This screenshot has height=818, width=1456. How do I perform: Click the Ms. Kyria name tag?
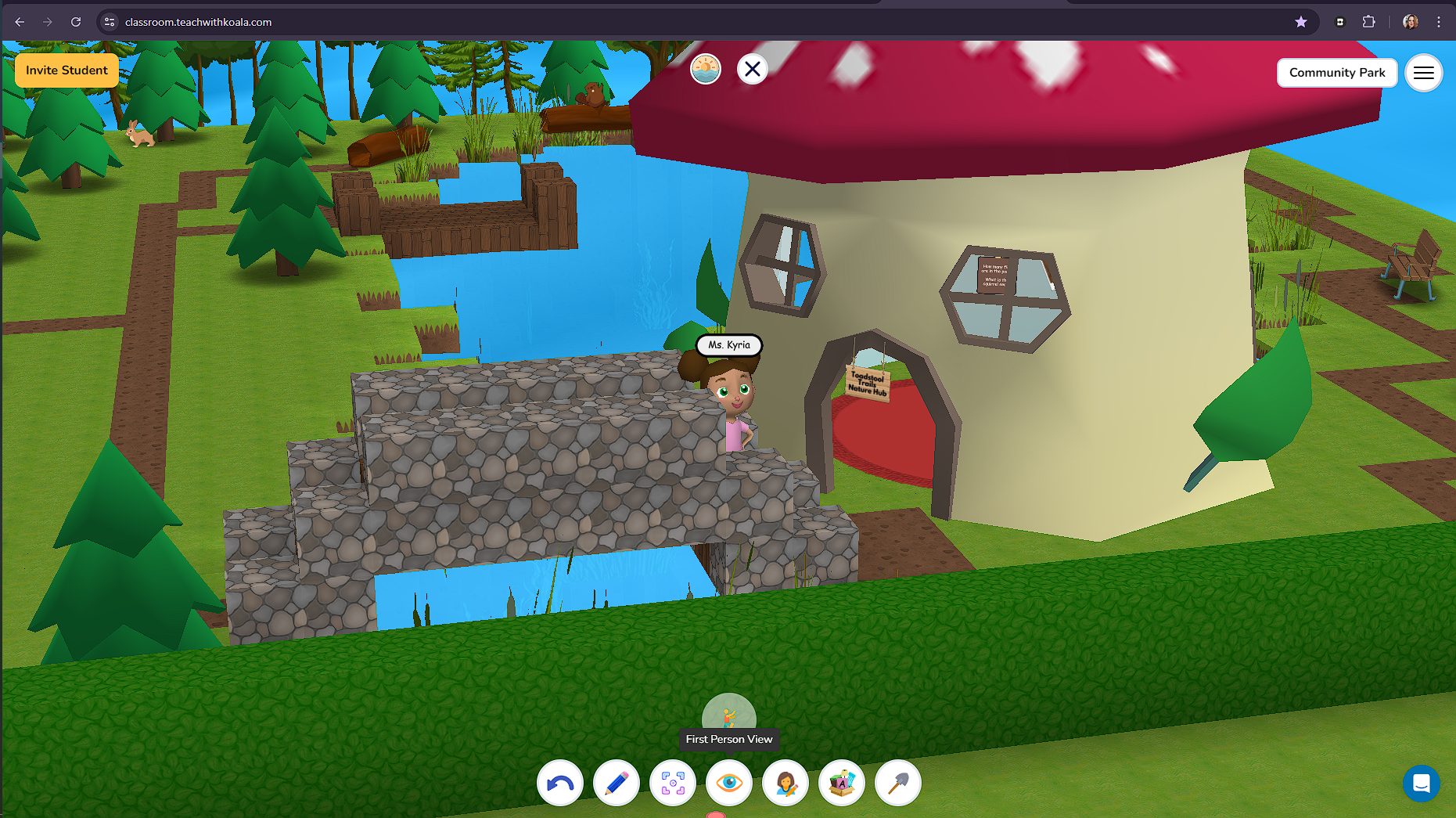[728, 344]
